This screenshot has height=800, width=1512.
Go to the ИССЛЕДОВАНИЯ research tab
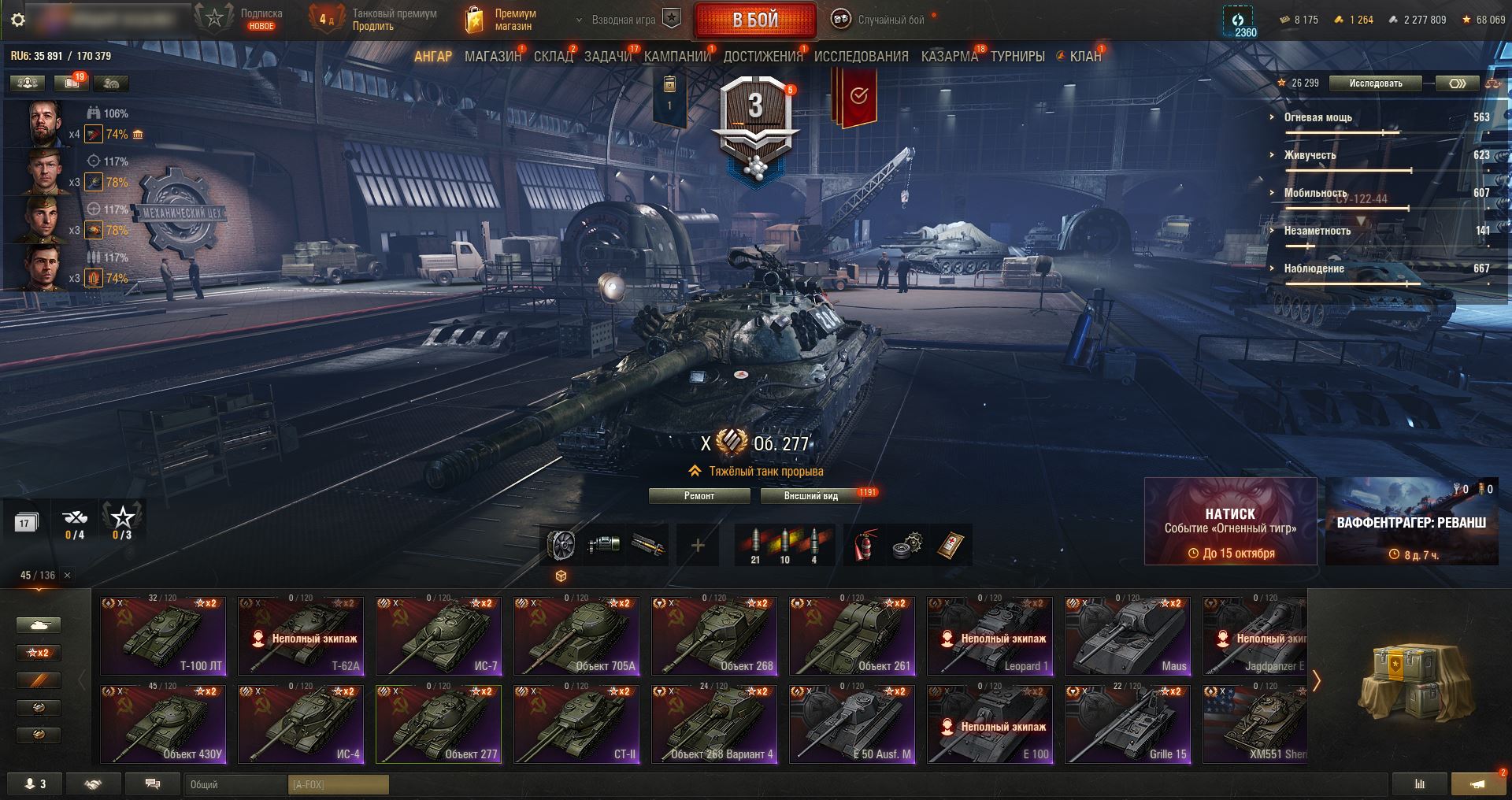(861, 57)
